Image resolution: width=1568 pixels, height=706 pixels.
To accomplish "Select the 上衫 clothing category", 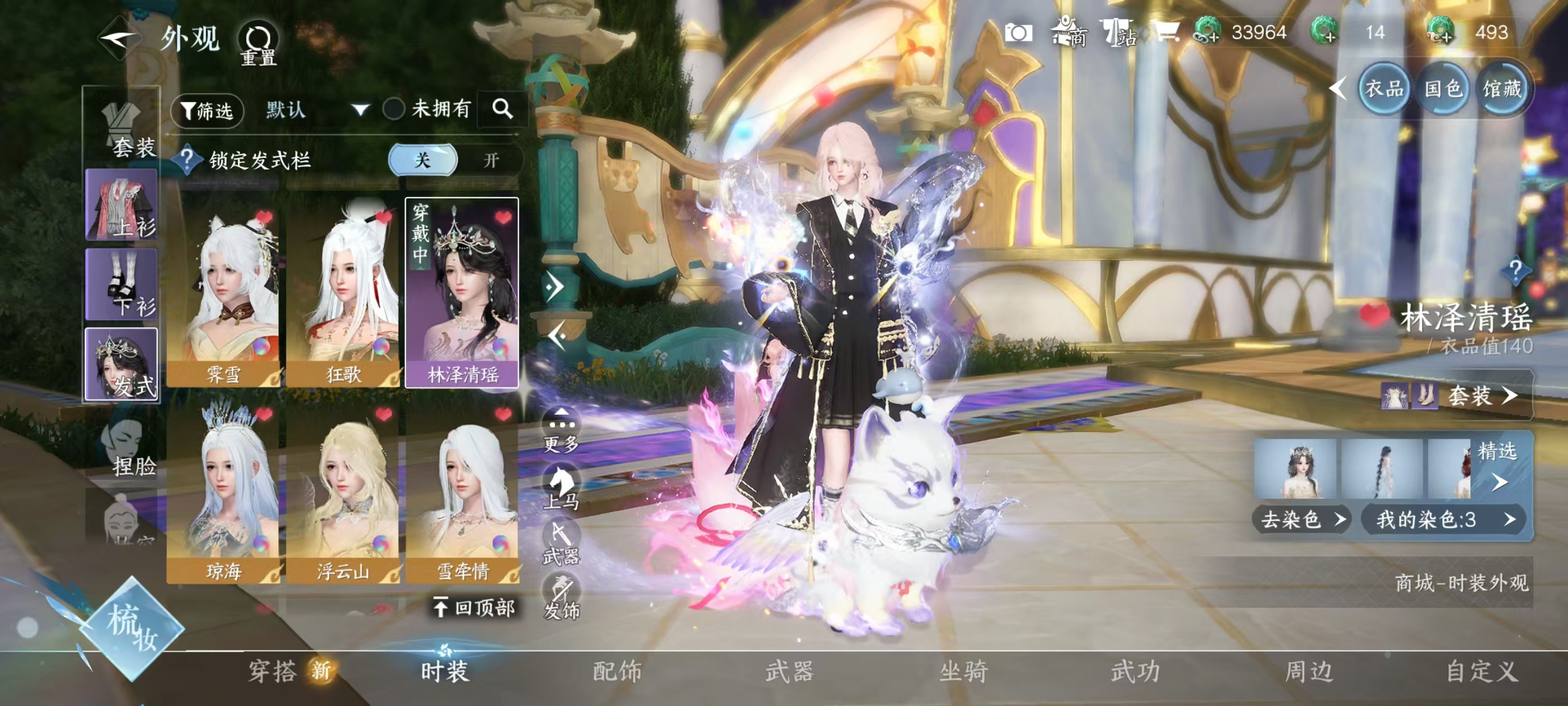I will 122,205.
